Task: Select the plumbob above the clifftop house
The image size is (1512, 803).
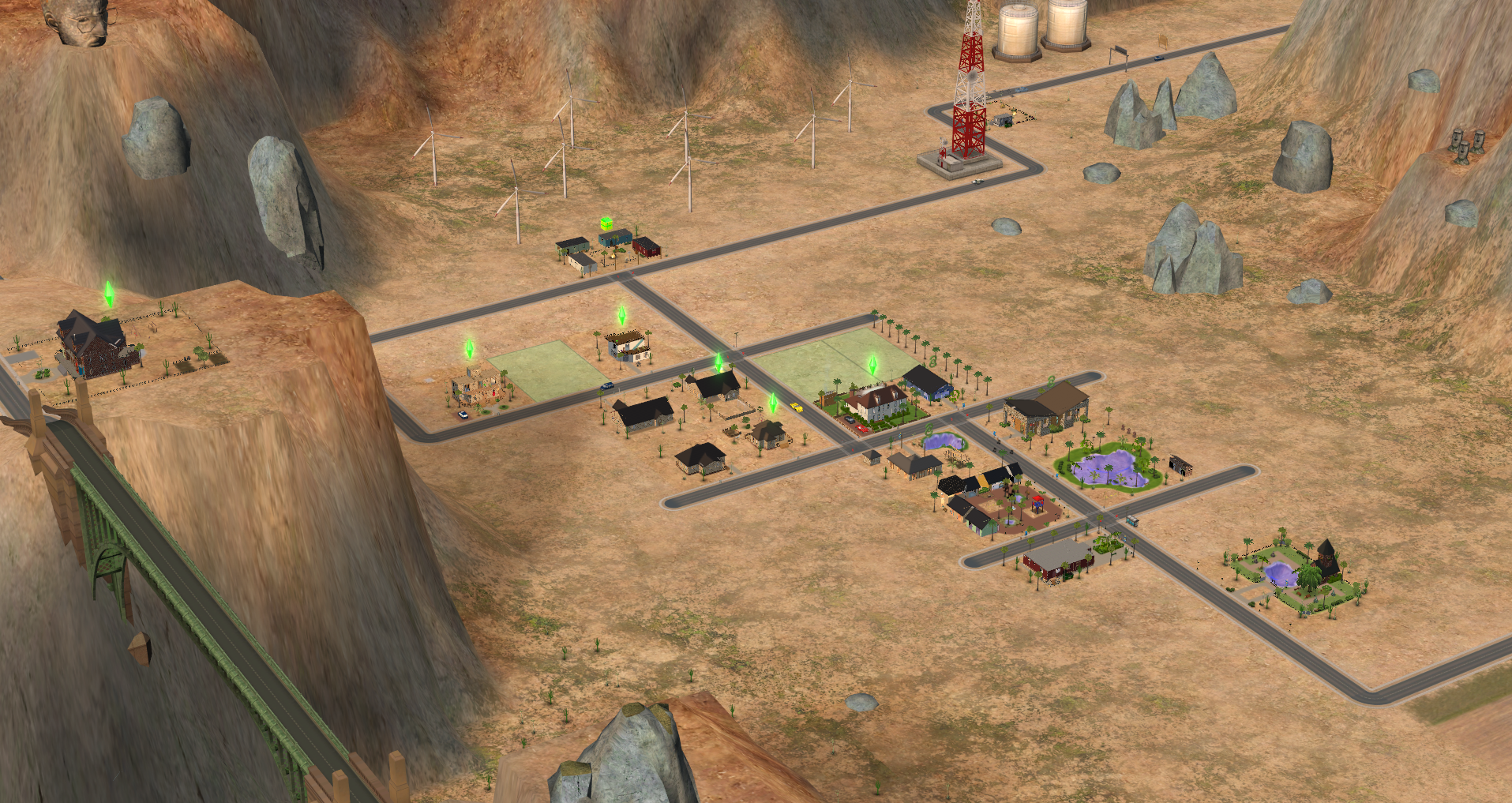Action: point(109,294)
